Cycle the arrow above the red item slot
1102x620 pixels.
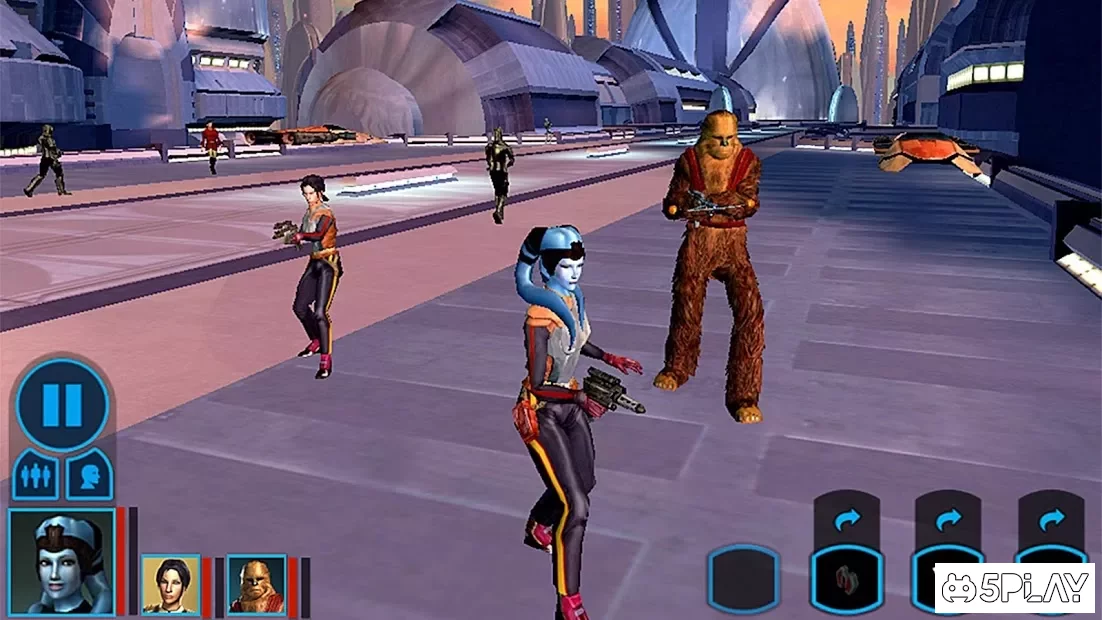pyautogui.click(x=846, y=520)
